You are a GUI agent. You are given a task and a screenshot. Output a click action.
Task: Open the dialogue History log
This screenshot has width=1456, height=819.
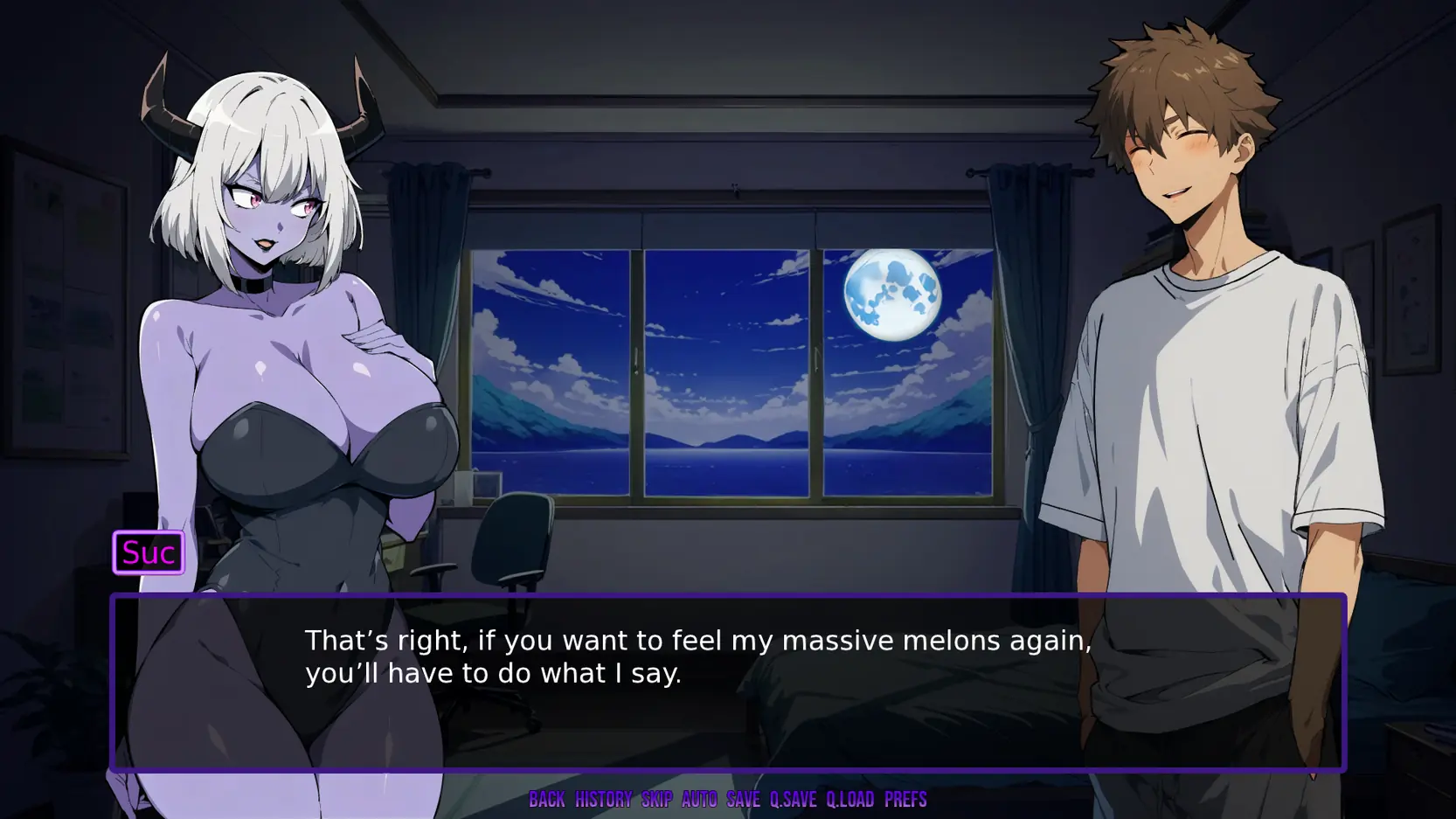pyautogui.click(x=603, y=799)
